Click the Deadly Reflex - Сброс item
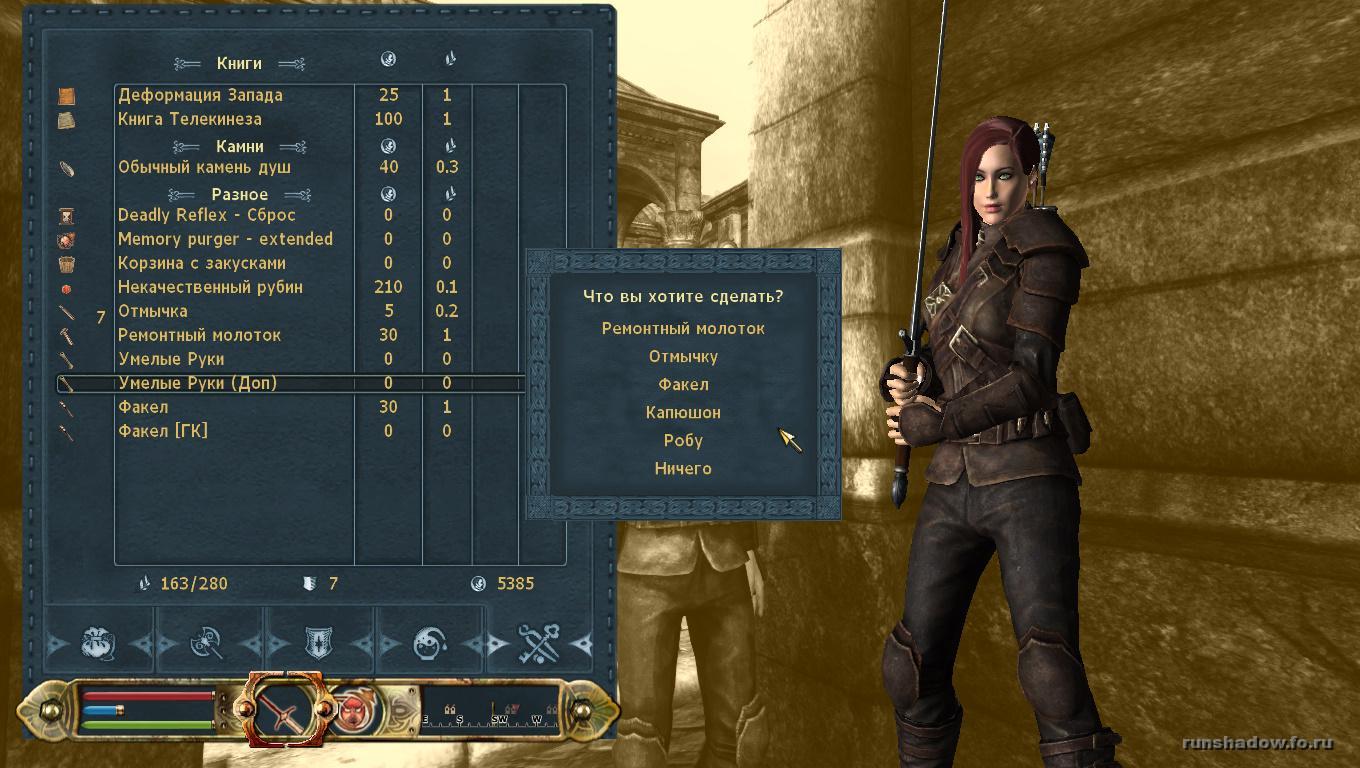This screenshot has width=1360, height=768. [x=207, y=215]
